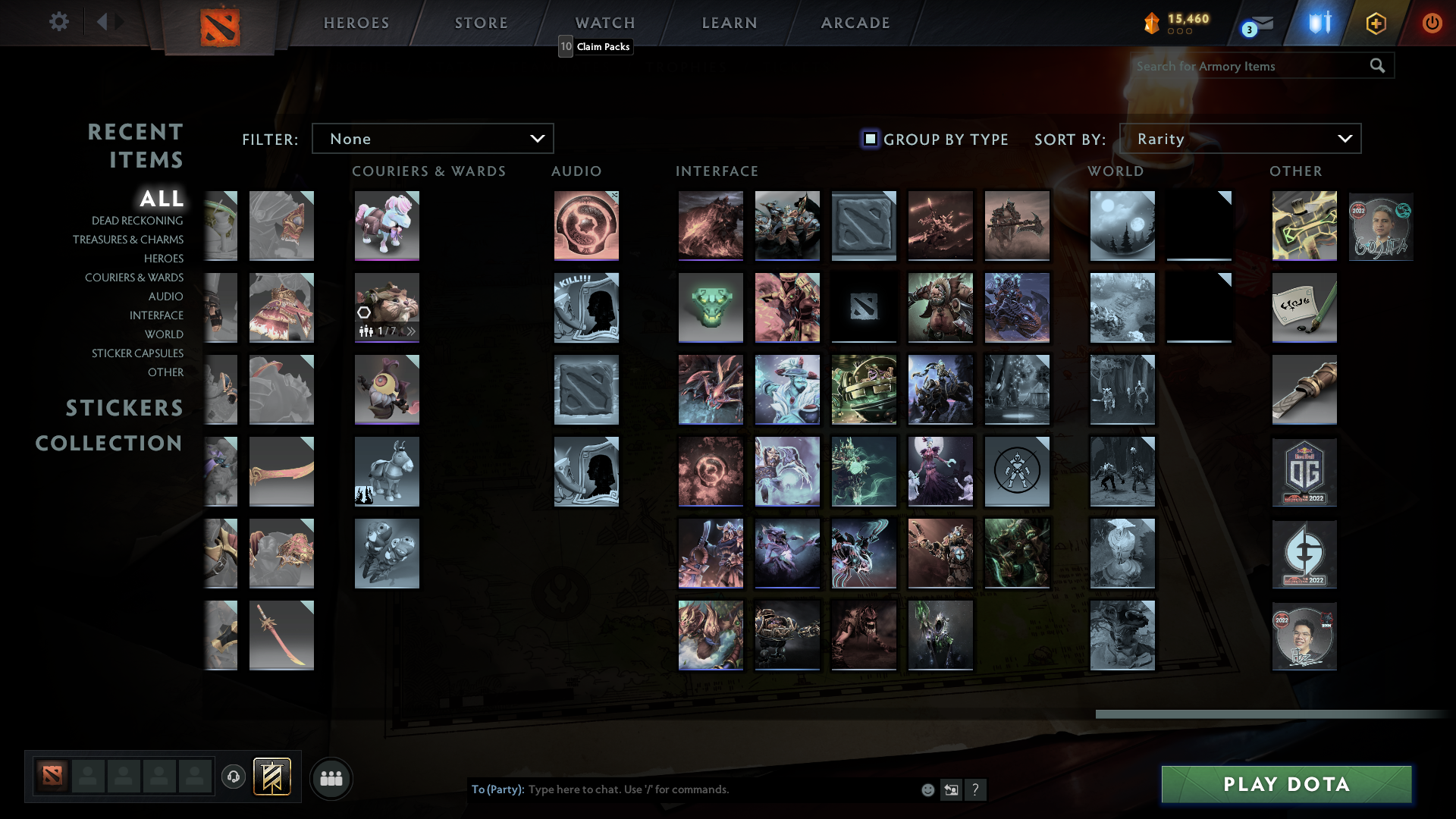This screenshot has width=1456, height=819.
Task: Open the Filter dropdown showing None
Action: (x=432, y=139)
